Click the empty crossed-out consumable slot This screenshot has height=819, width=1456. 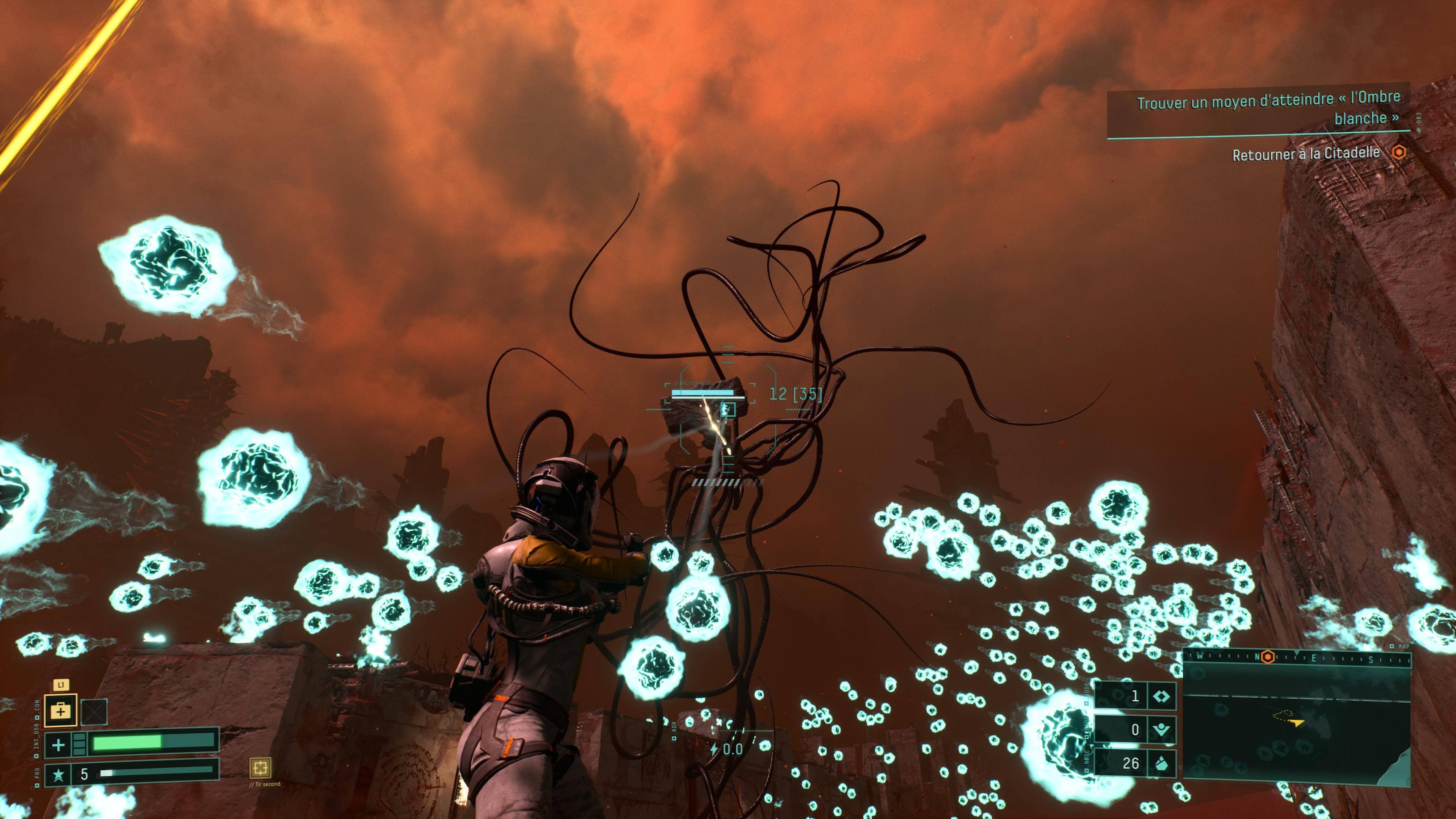[x=94, y=712]
